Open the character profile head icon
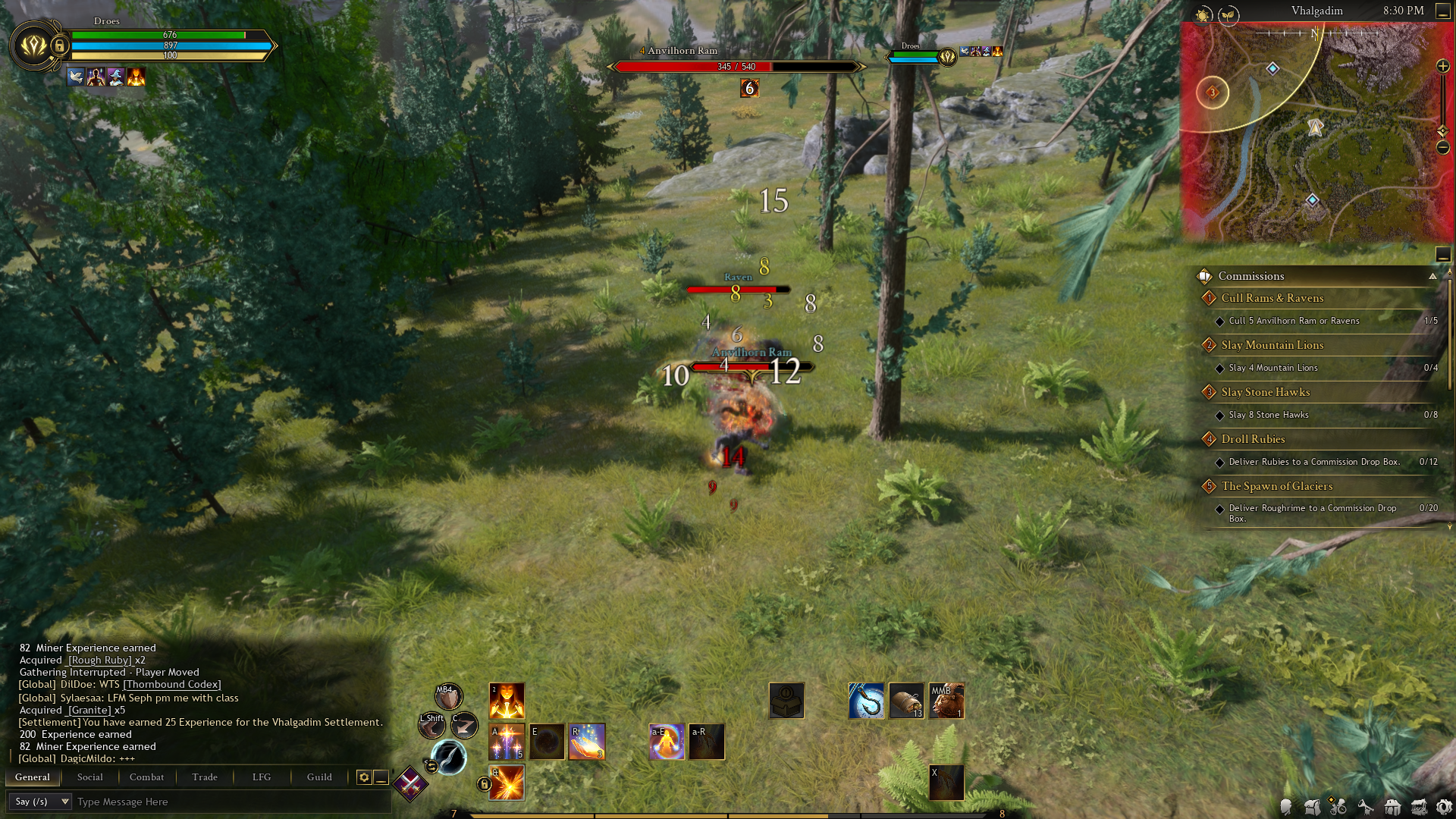This screenshot has height=819, width=1456. pyautogui.click(x=1286, y=807)
